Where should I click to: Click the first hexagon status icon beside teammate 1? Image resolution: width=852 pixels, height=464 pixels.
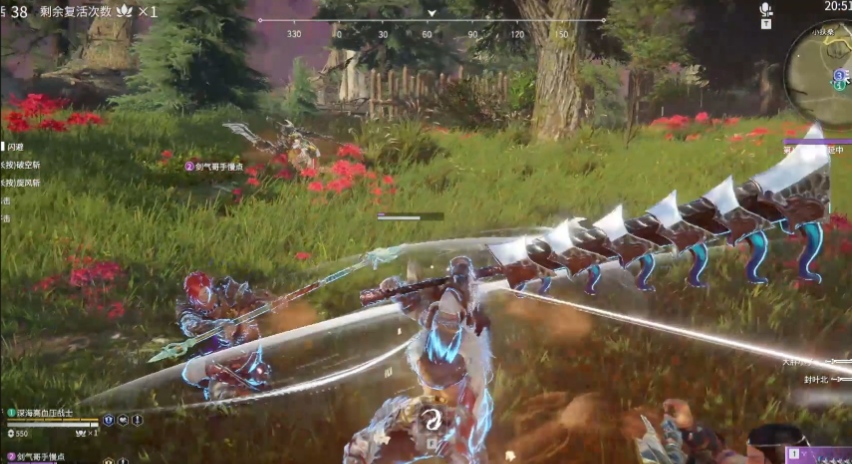[x=108, y=421]
